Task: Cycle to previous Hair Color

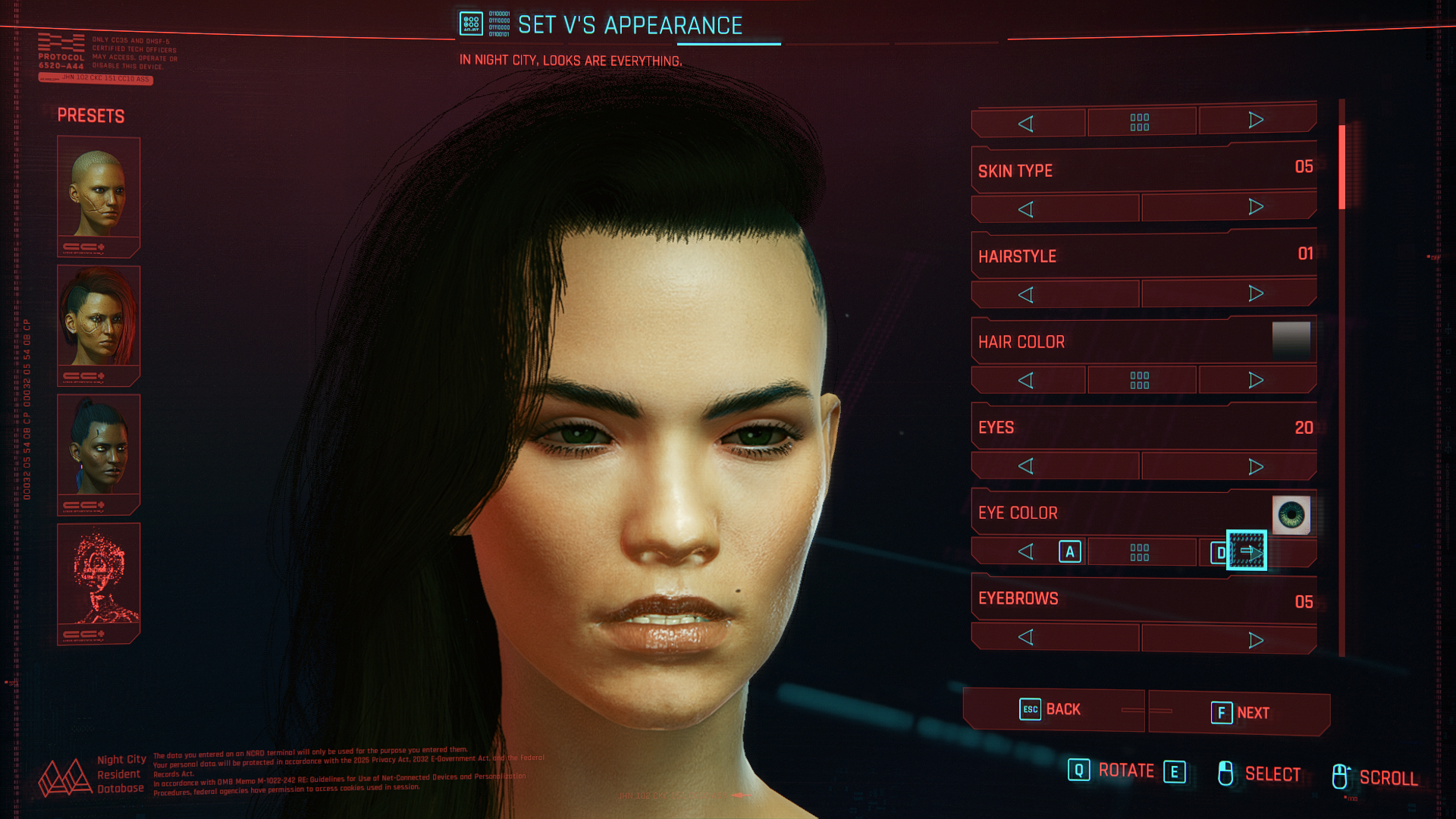Action: click(x=1026, y=381)
